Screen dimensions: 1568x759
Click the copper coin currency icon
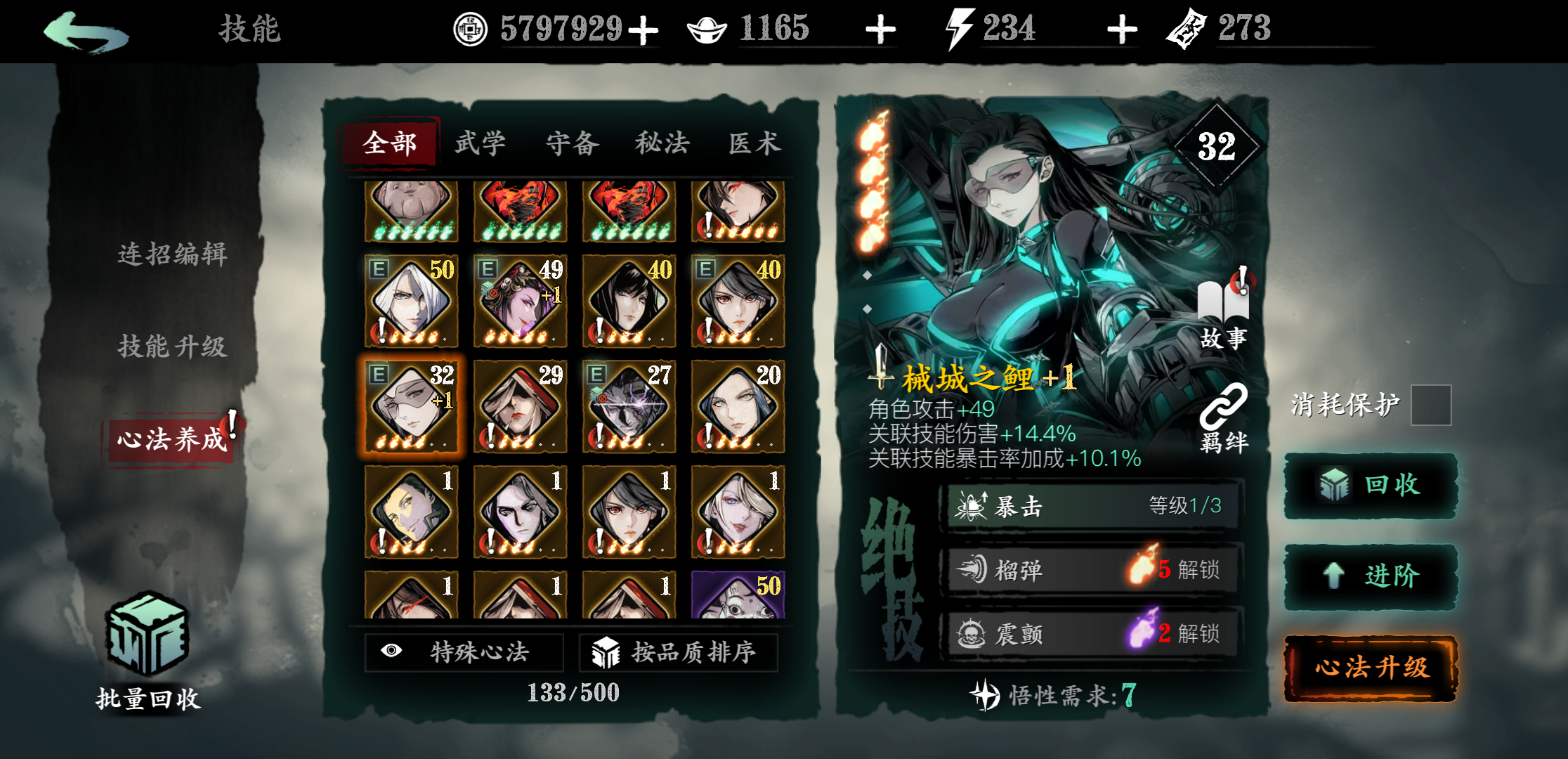pos(471,30)
